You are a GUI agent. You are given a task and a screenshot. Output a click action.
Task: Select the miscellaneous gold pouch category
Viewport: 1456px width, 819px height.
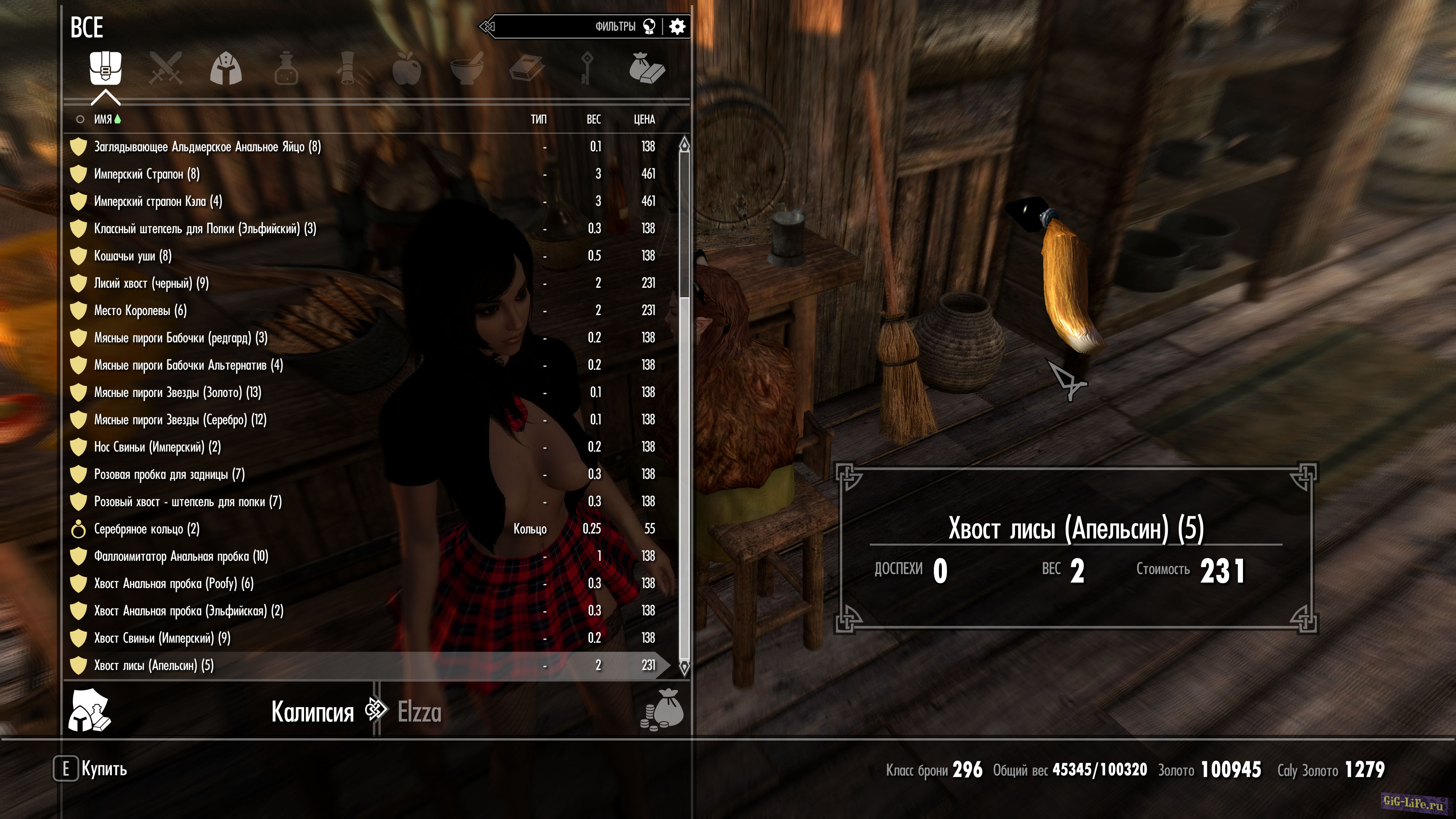click(x=646, y=68)
